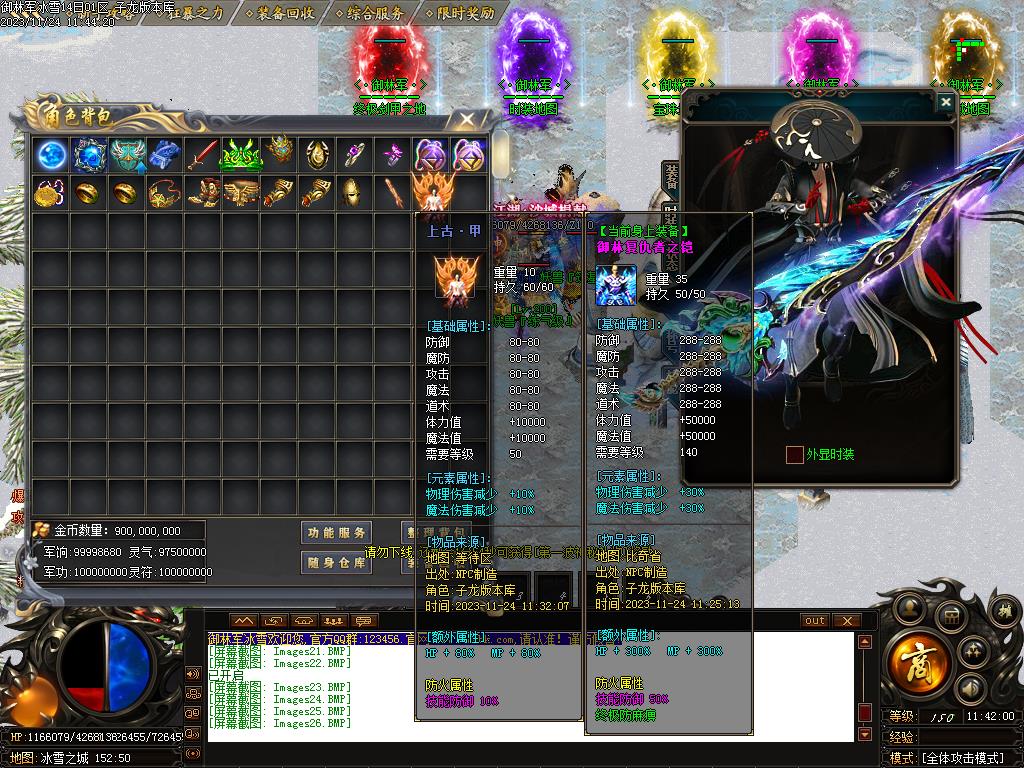Select the glowing blue orb item
Viewport: 1024px width, 768px height.
coord(51,155)
